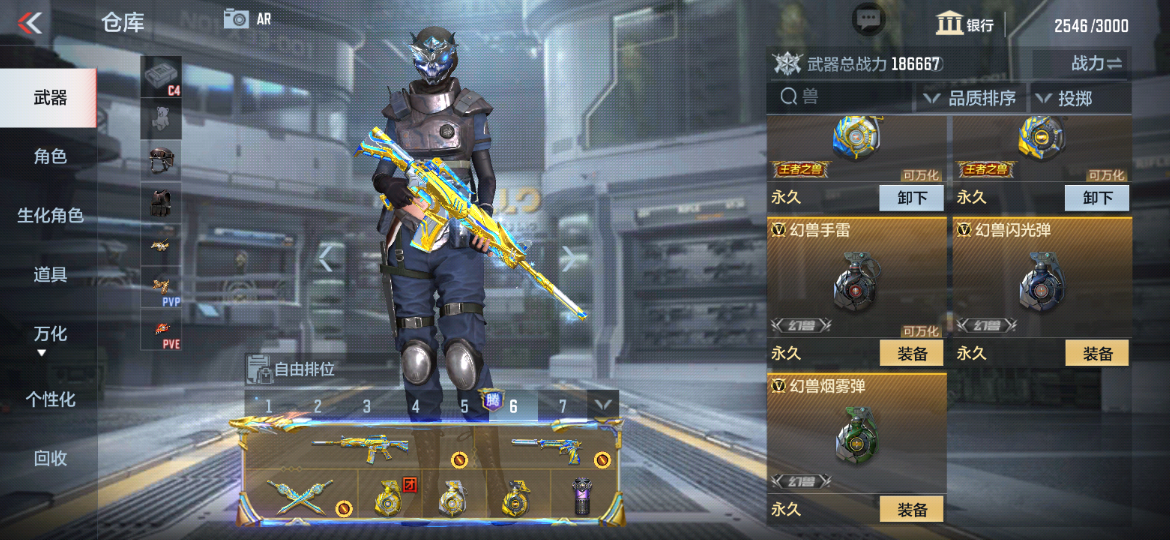The width and height of the screenshot is (1170, 540).
Task: Toggle the 战力 power view button
Action: (1097, 63)
